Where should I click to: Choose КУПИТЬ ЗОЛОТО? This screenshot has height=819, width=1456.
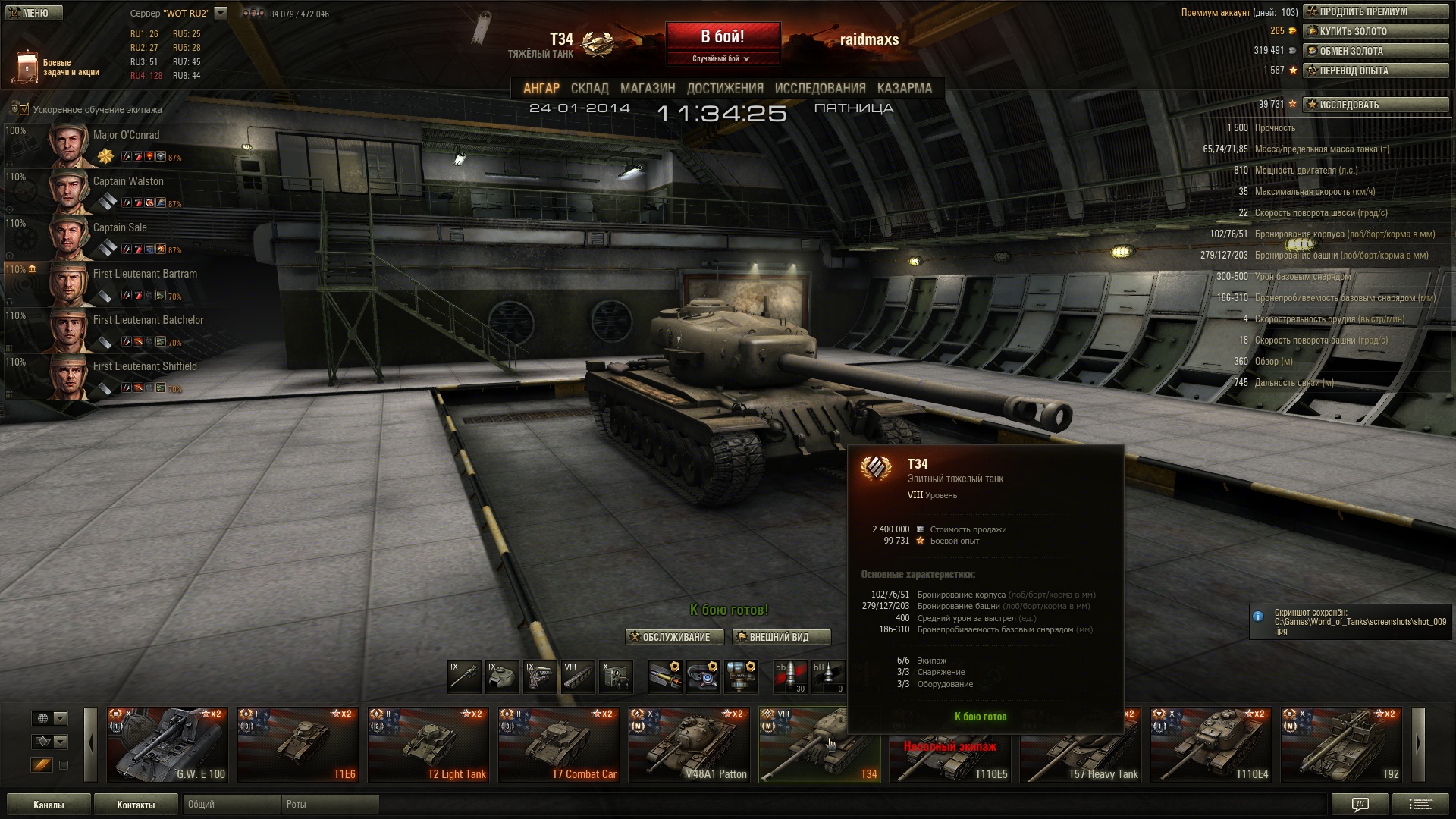1375,31
